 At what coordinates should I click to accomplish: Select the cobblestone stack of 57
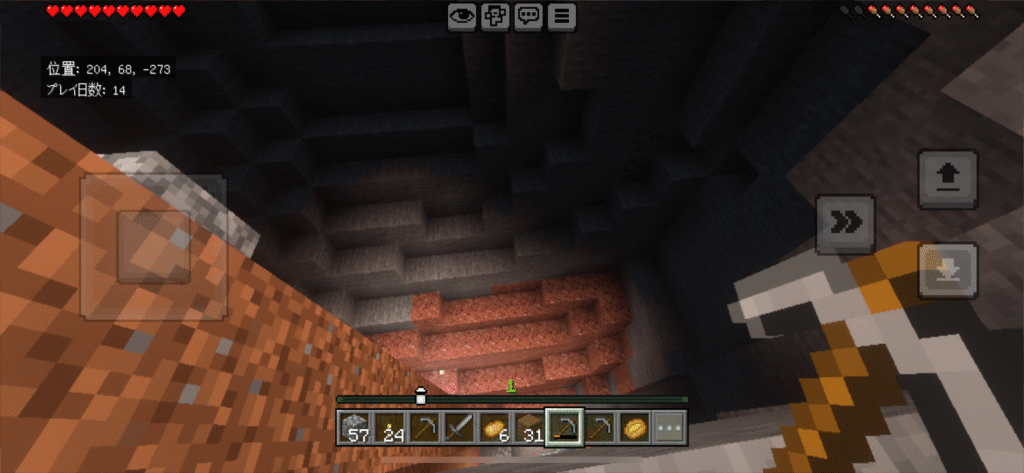tap(356, 428)
